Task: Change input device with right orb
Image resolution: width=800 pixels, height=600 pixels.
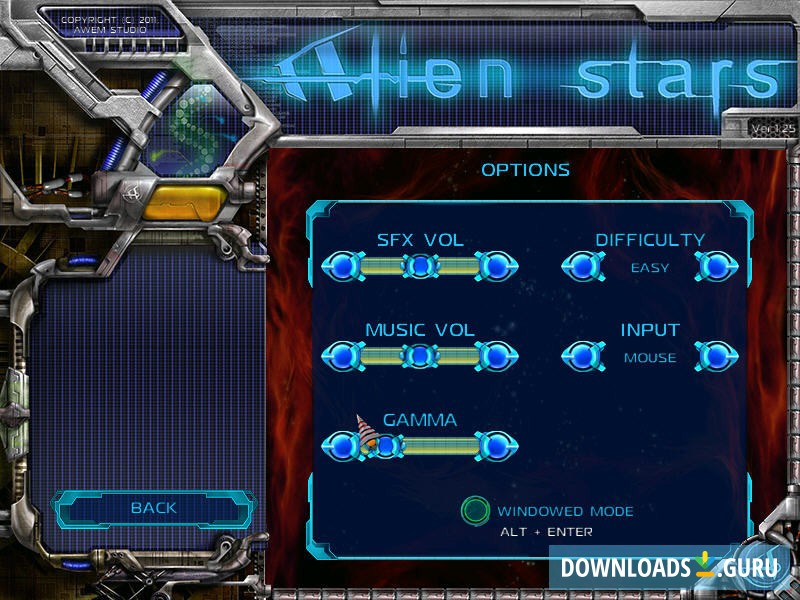Action: pos(715,355)
